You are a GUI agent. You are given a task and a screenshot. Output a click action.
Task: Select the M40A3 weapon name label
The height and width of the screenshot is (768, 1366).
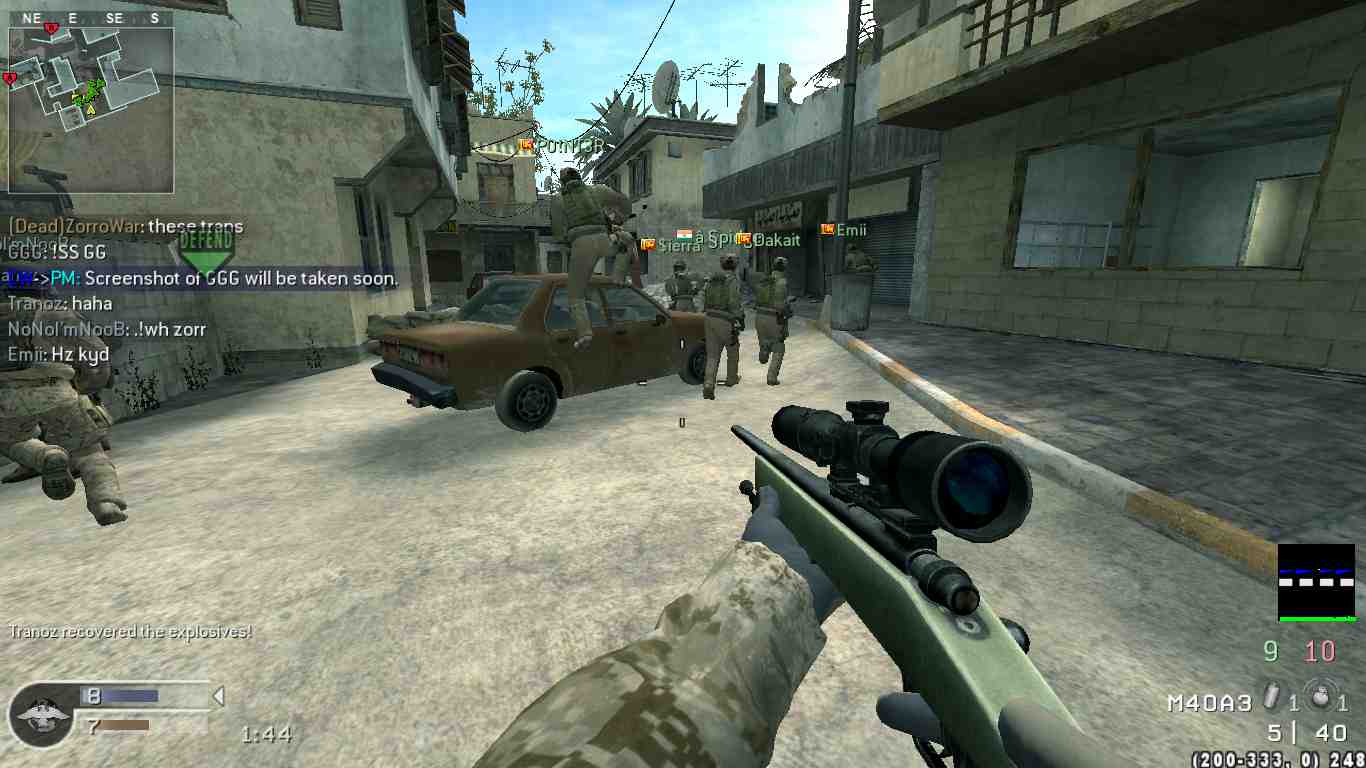(1208, 703)
